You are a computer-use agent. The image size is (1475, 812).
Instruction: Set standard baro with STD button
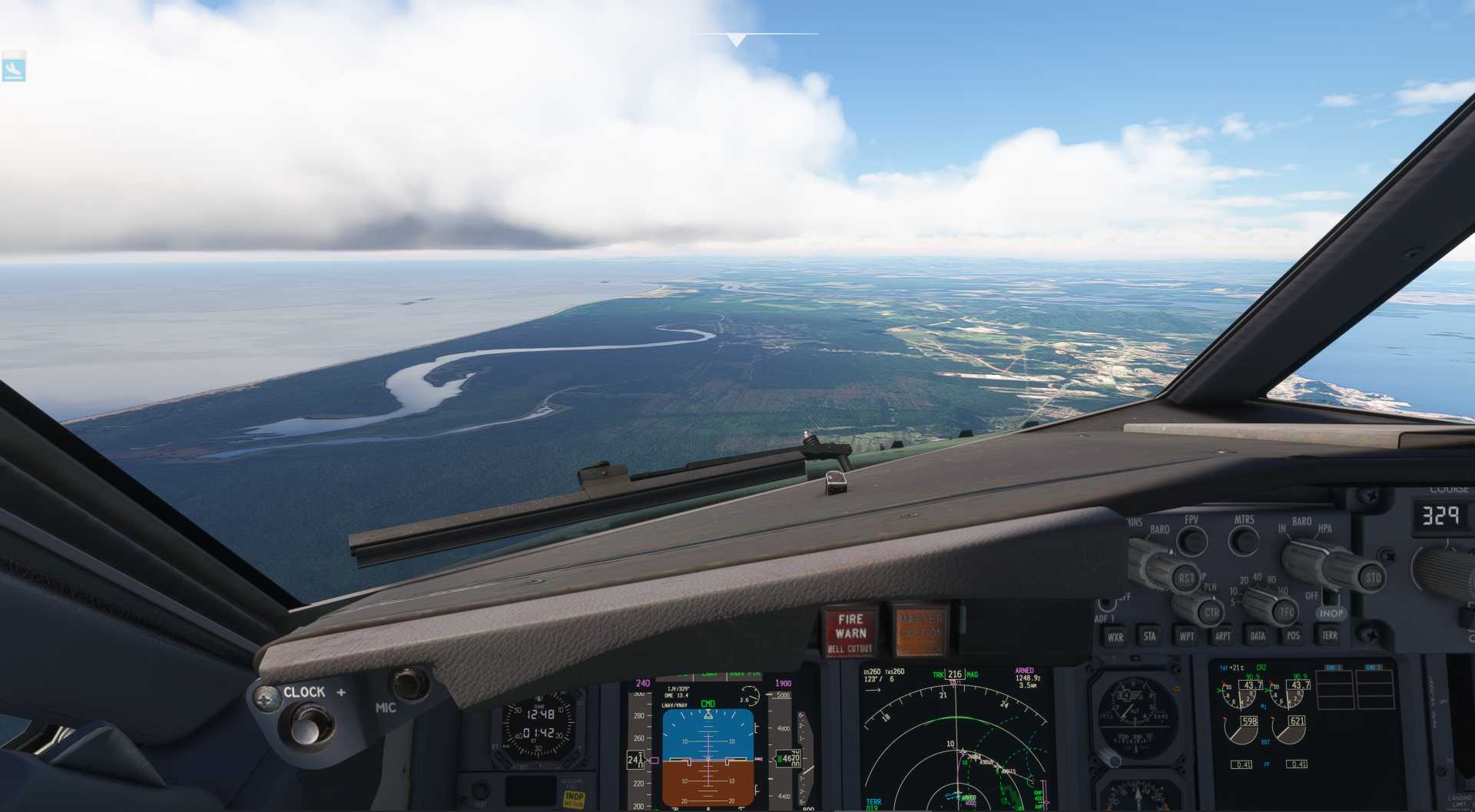1372,578
